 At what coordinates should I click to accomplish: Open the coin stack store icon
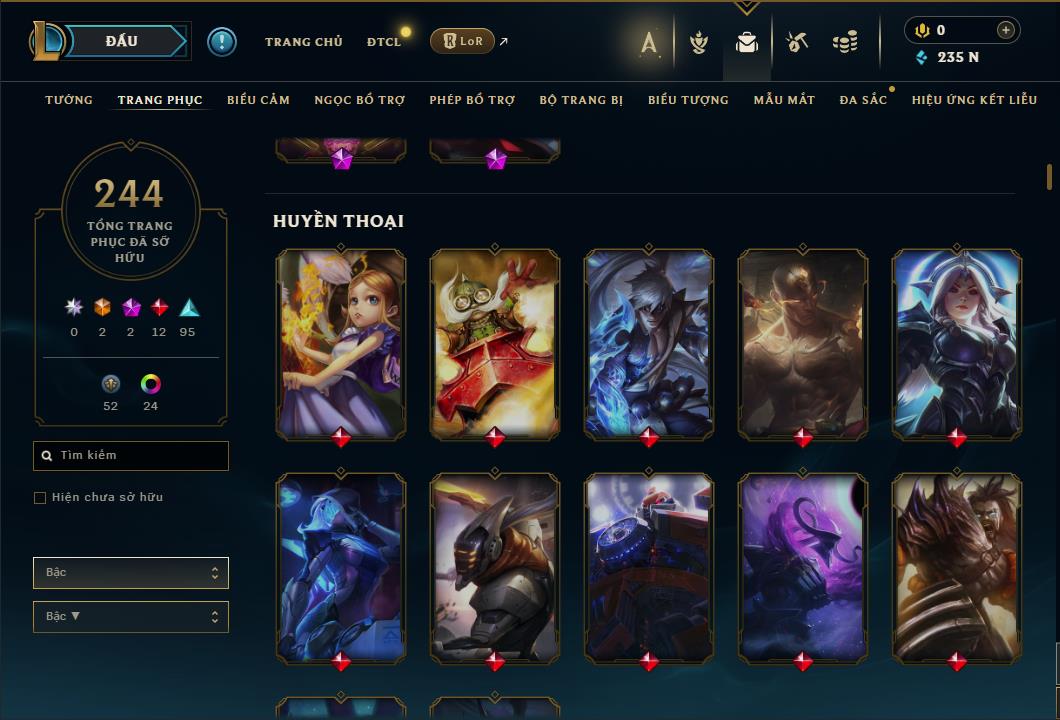pyautogui.click(x=845, y=42)
